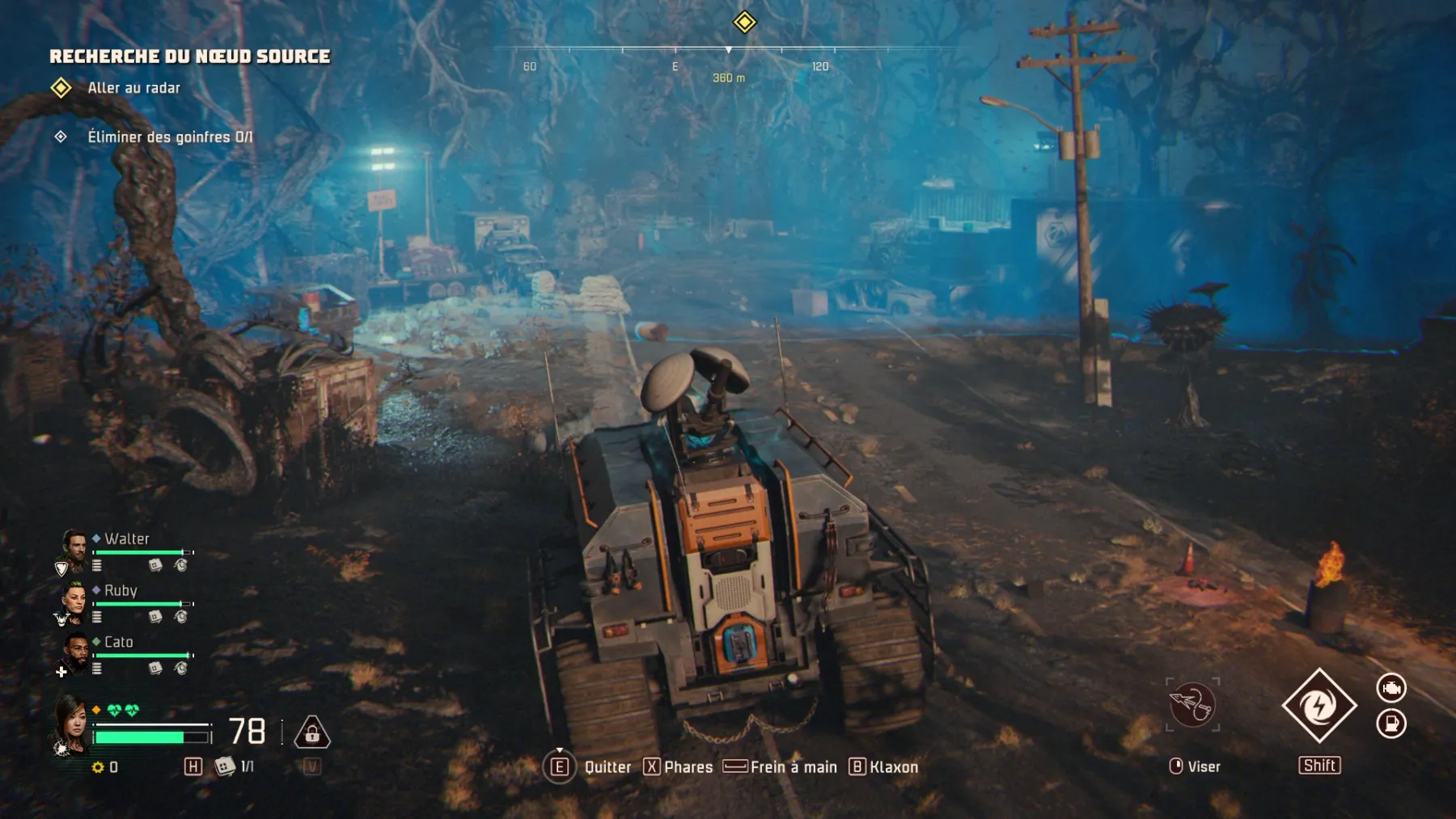Click Cato's medic cross icon
1456x819 pixels.
[61, 670]
